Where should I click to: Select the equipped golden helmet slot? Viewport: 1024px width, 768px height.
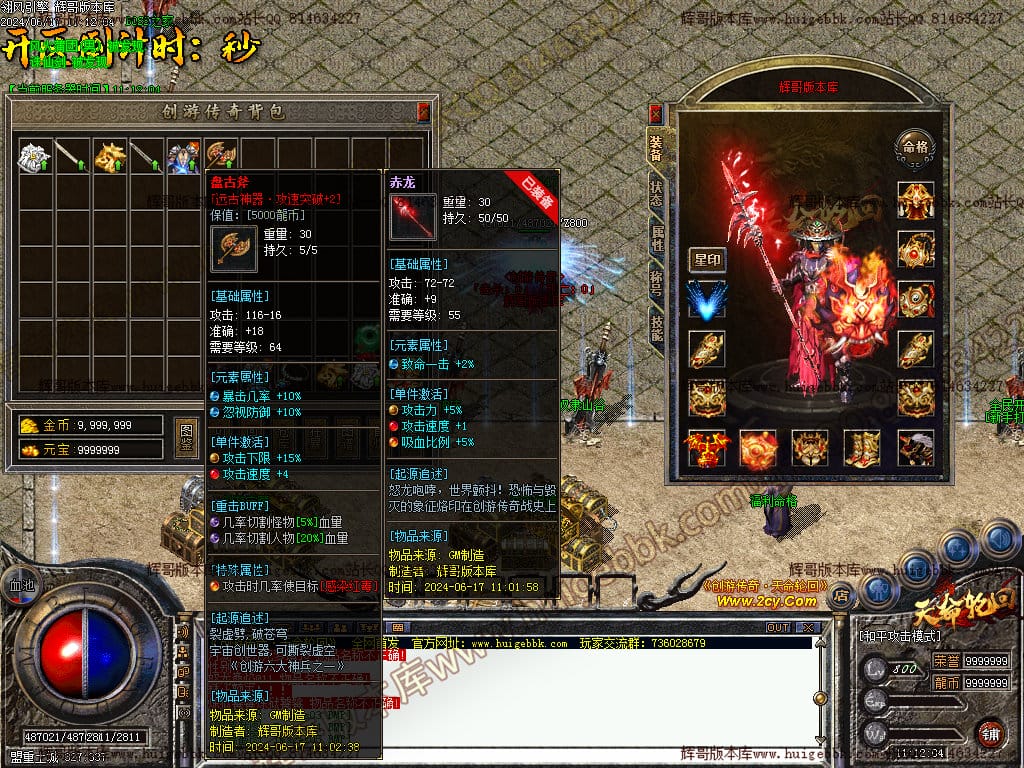915,200
